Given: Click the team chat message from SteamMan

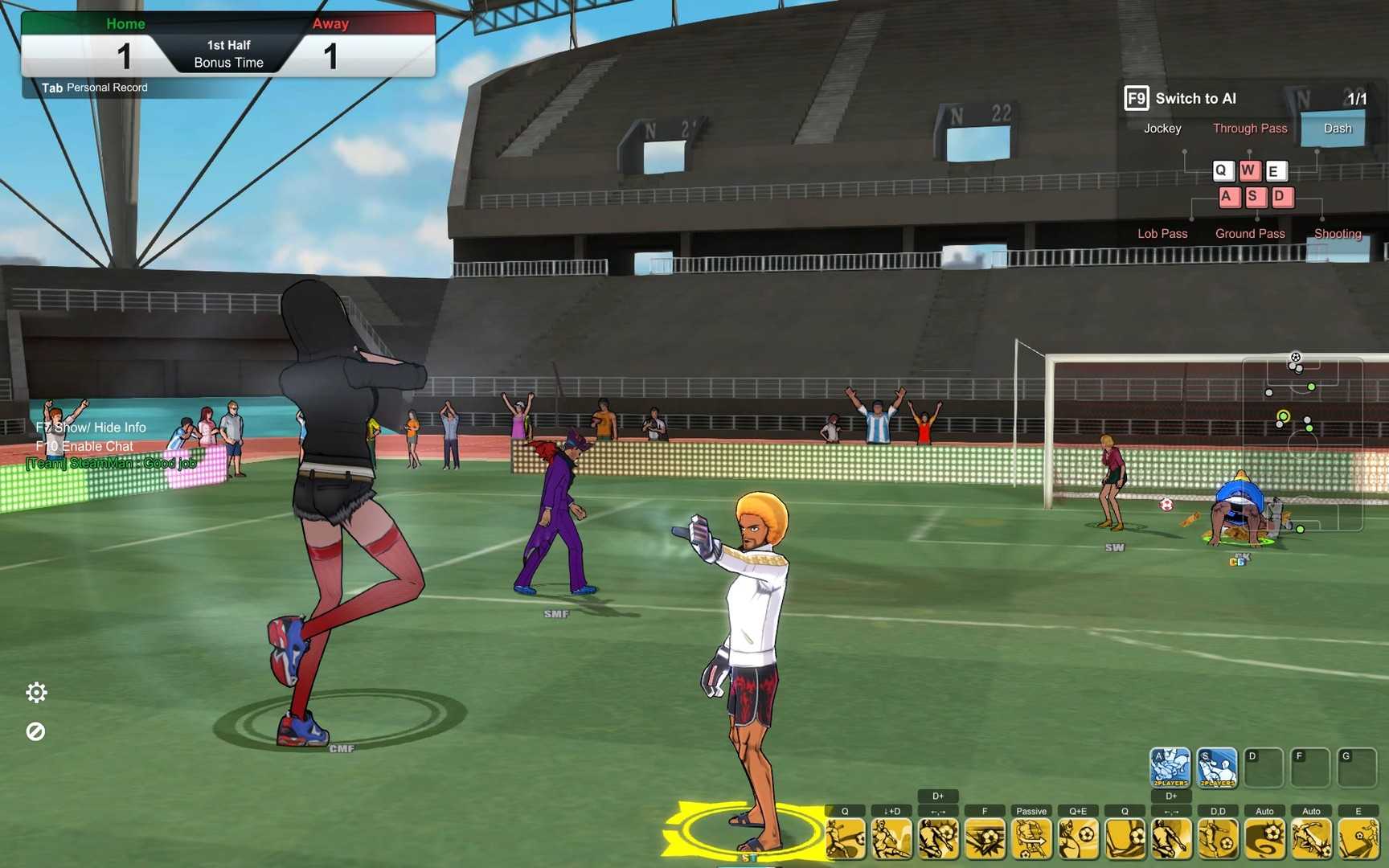Looking at the screenshot, I should tap(111, 464).
